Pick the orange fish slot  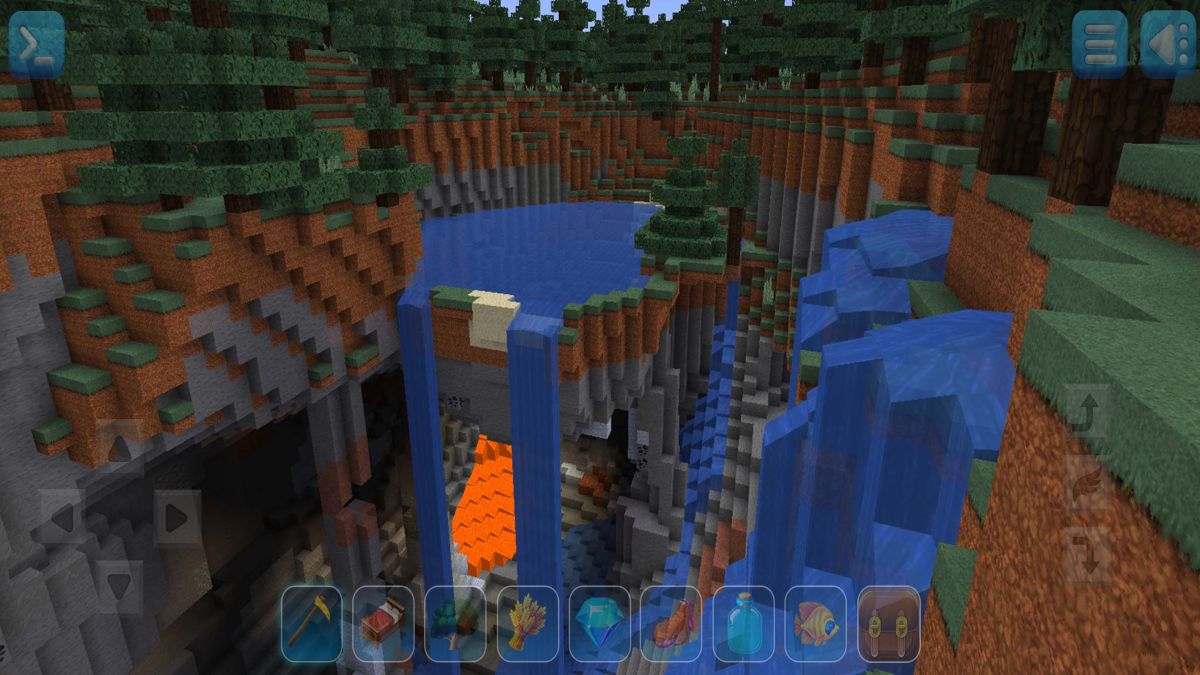pyautogui.click(x=816, y=624)
